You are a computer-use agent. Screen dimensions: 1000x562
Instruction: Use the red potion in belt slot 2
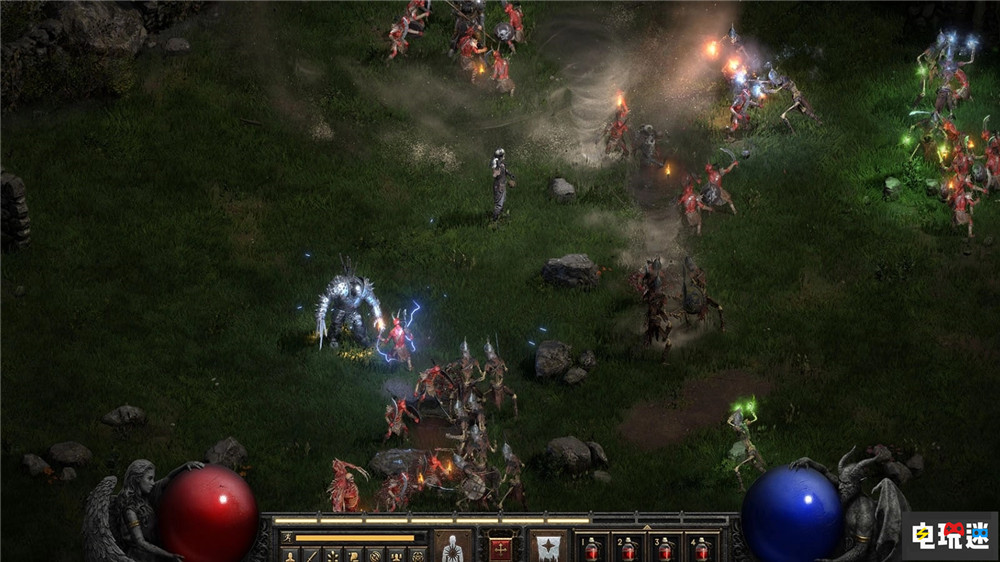pyautogui.click(x=629, y=548)
